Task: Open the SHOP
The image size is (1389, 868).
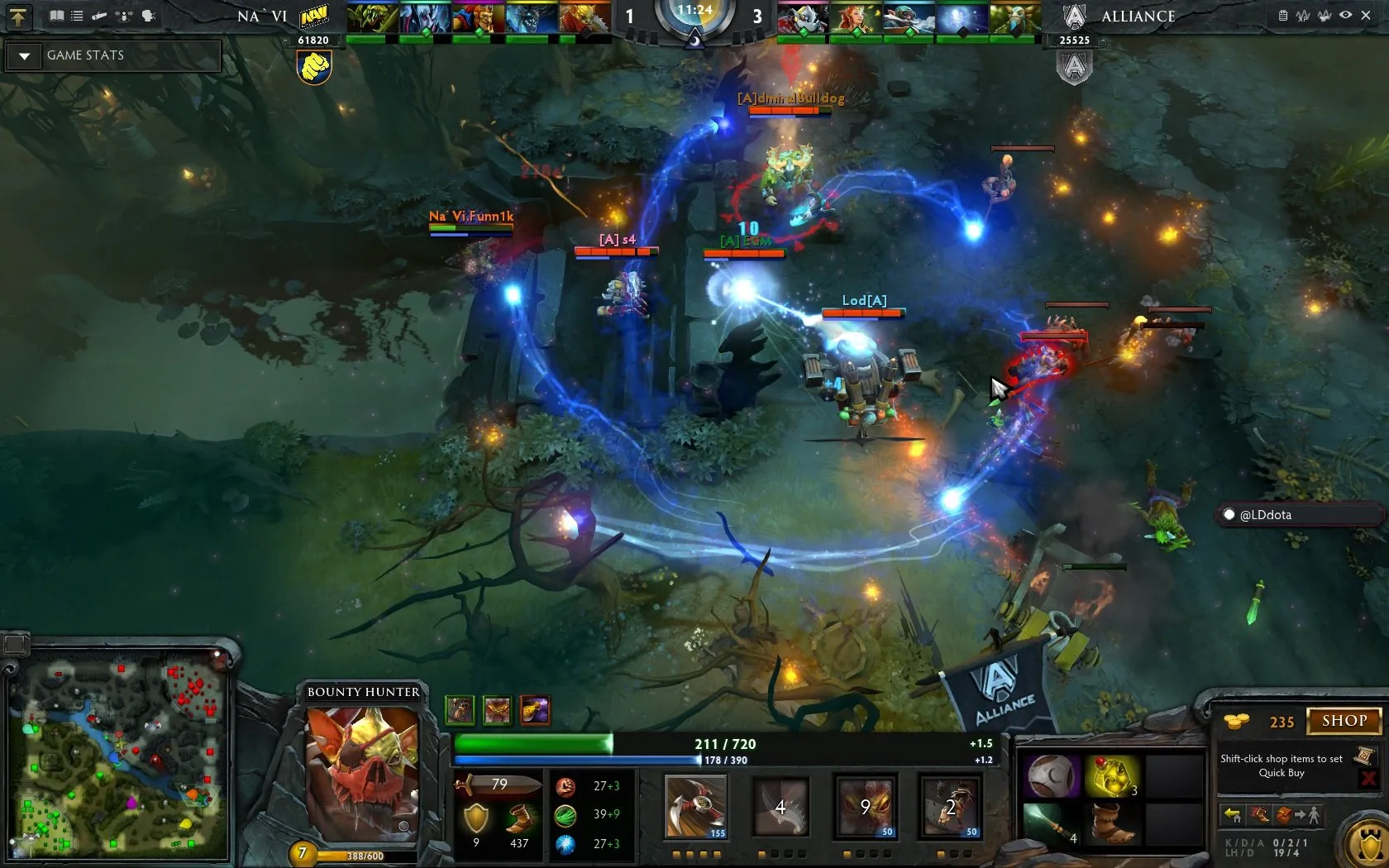Action: click(x=1343, y=721)
